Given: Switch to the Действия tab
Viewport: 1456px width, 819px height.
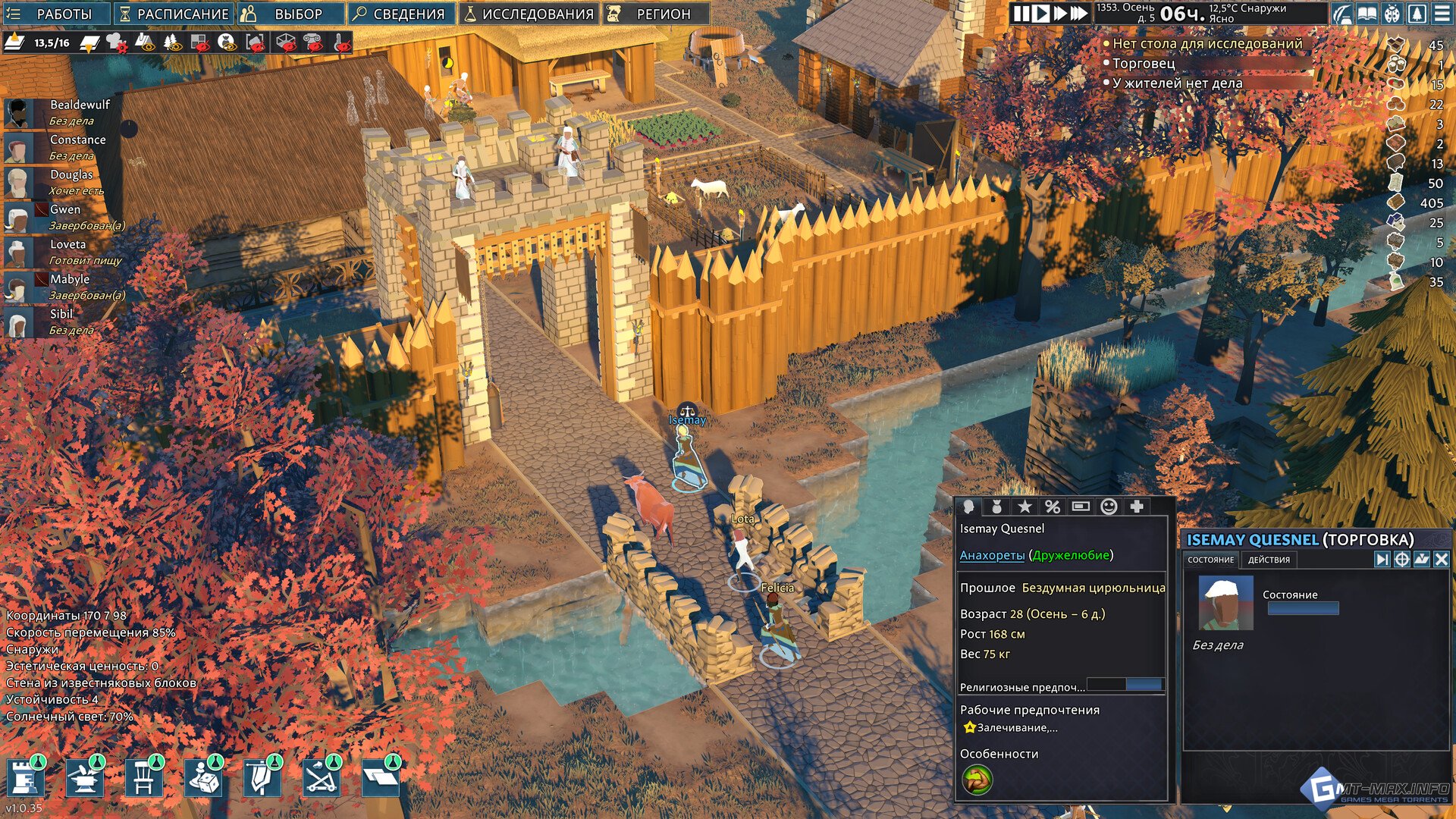Looking at the screenshot, I should click(x=1269, y=560).
